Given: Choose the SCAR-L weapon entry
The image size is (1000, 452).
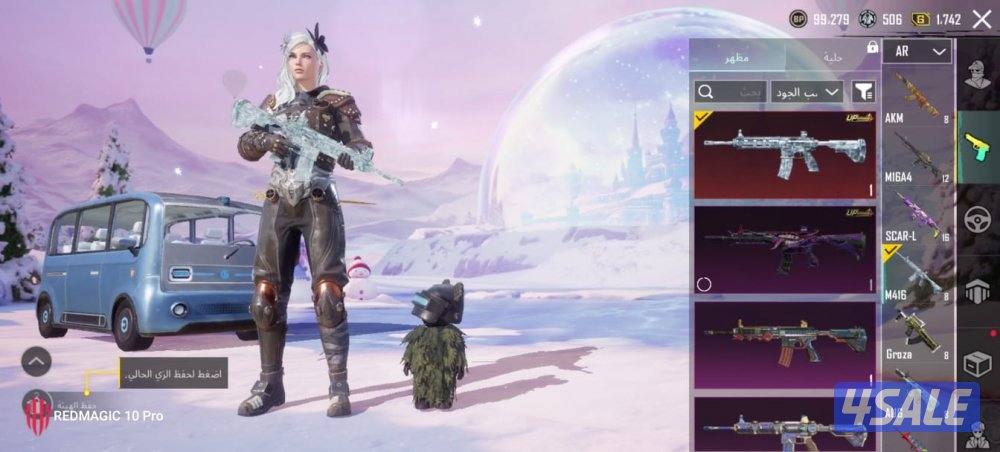Looking at the screenshot, I should tap(916, 211).
